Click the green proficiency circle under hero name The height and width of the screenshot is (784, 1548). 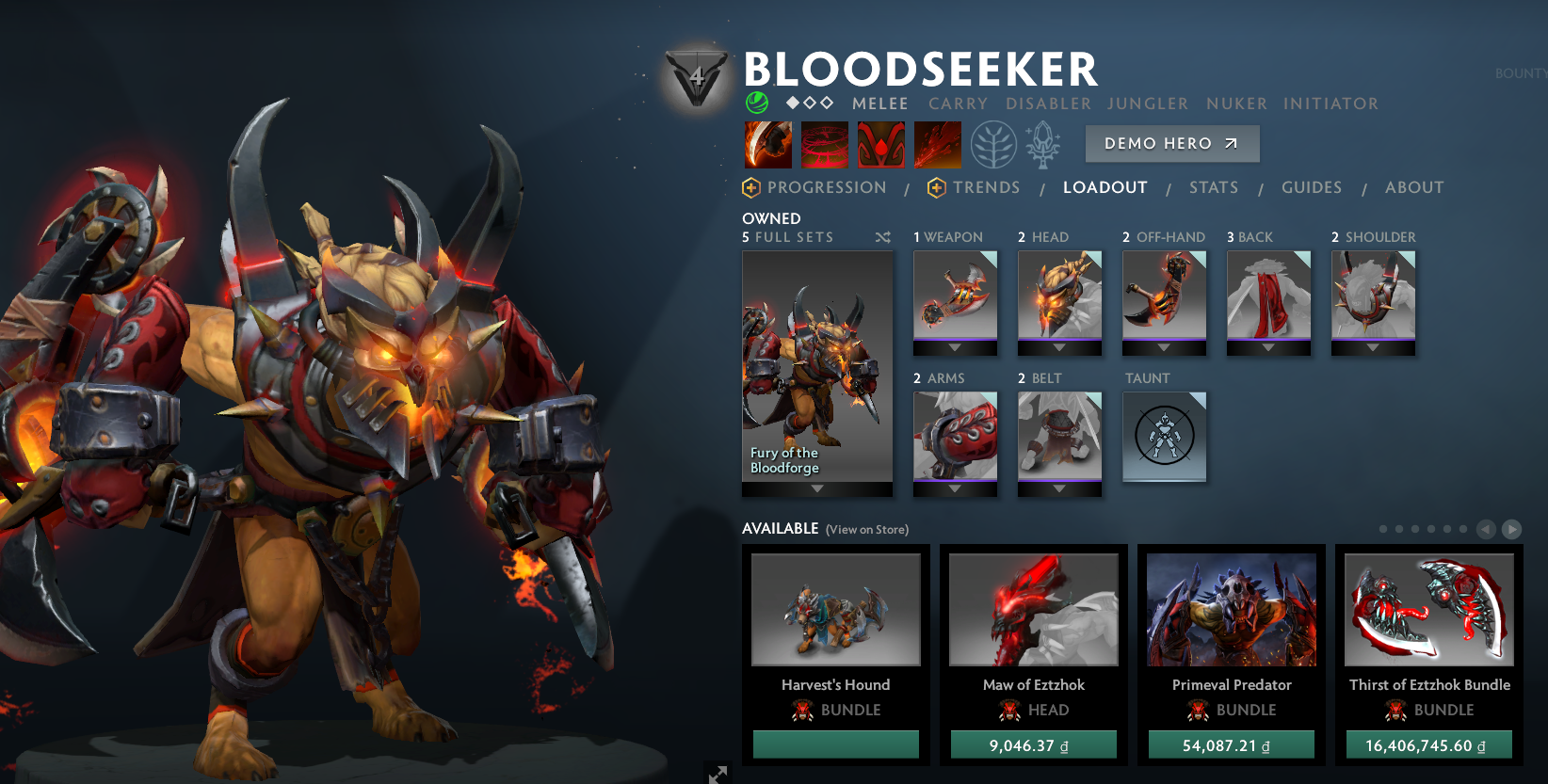pos(756,104)
